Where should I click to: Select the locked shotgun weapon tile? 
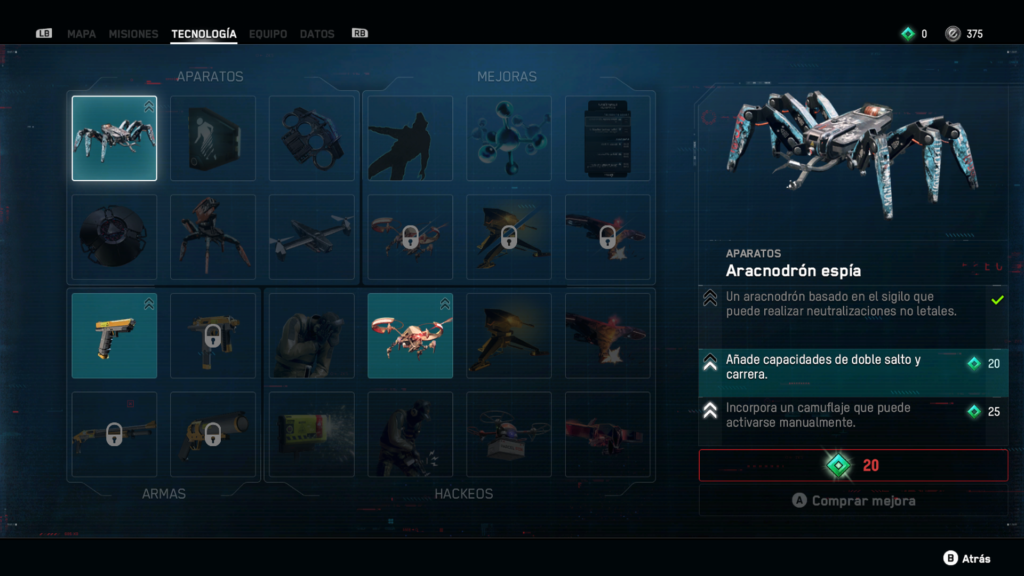114,434
